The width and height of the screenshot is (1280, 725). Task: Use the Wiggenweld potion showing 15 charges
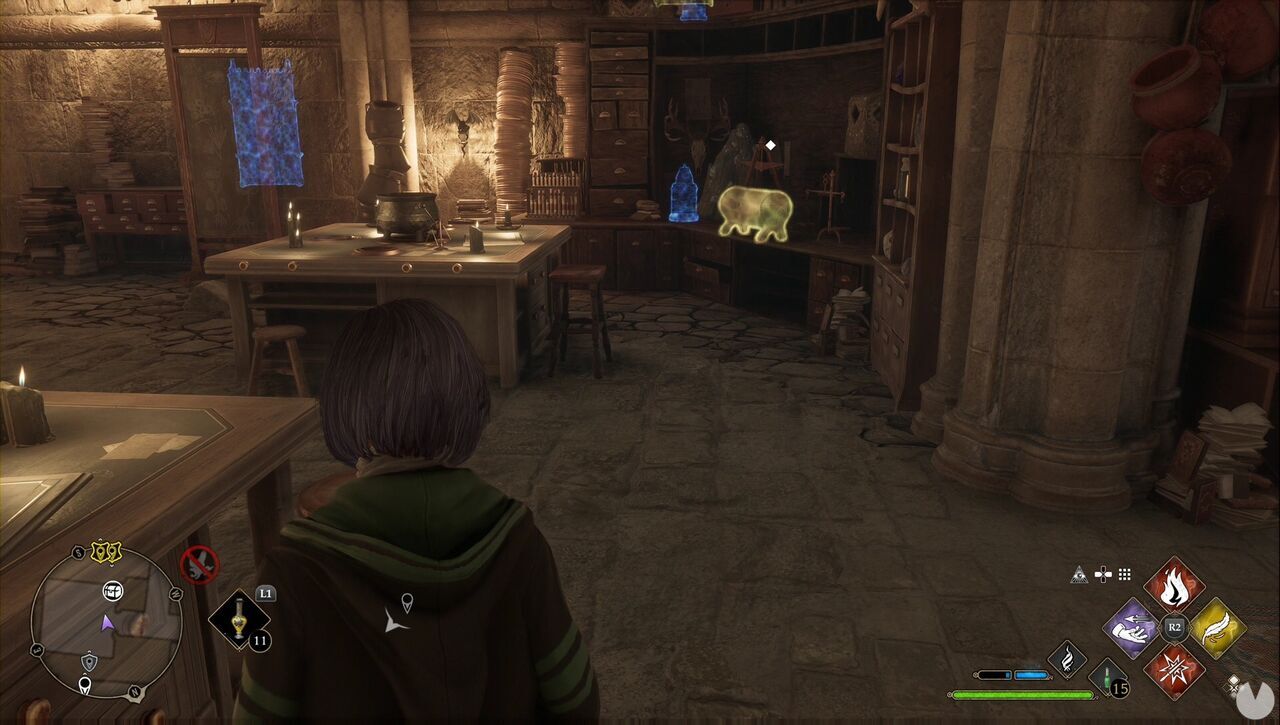(x=1107, y=678)
